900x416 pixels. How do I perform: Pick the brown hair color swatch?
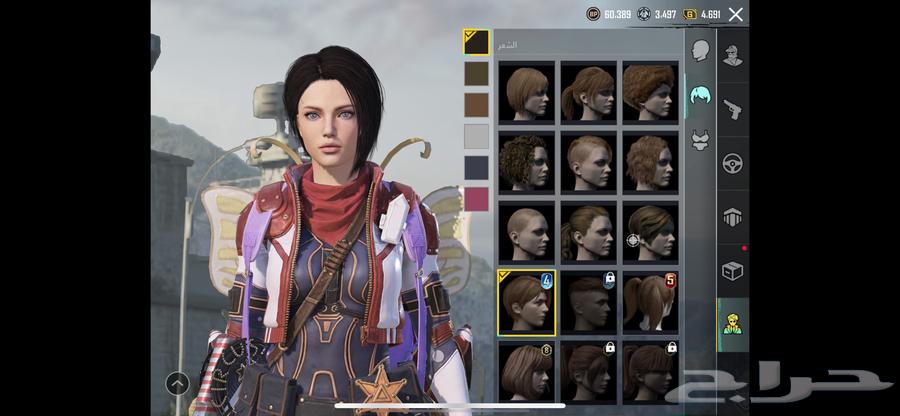(x=476, y=104)
